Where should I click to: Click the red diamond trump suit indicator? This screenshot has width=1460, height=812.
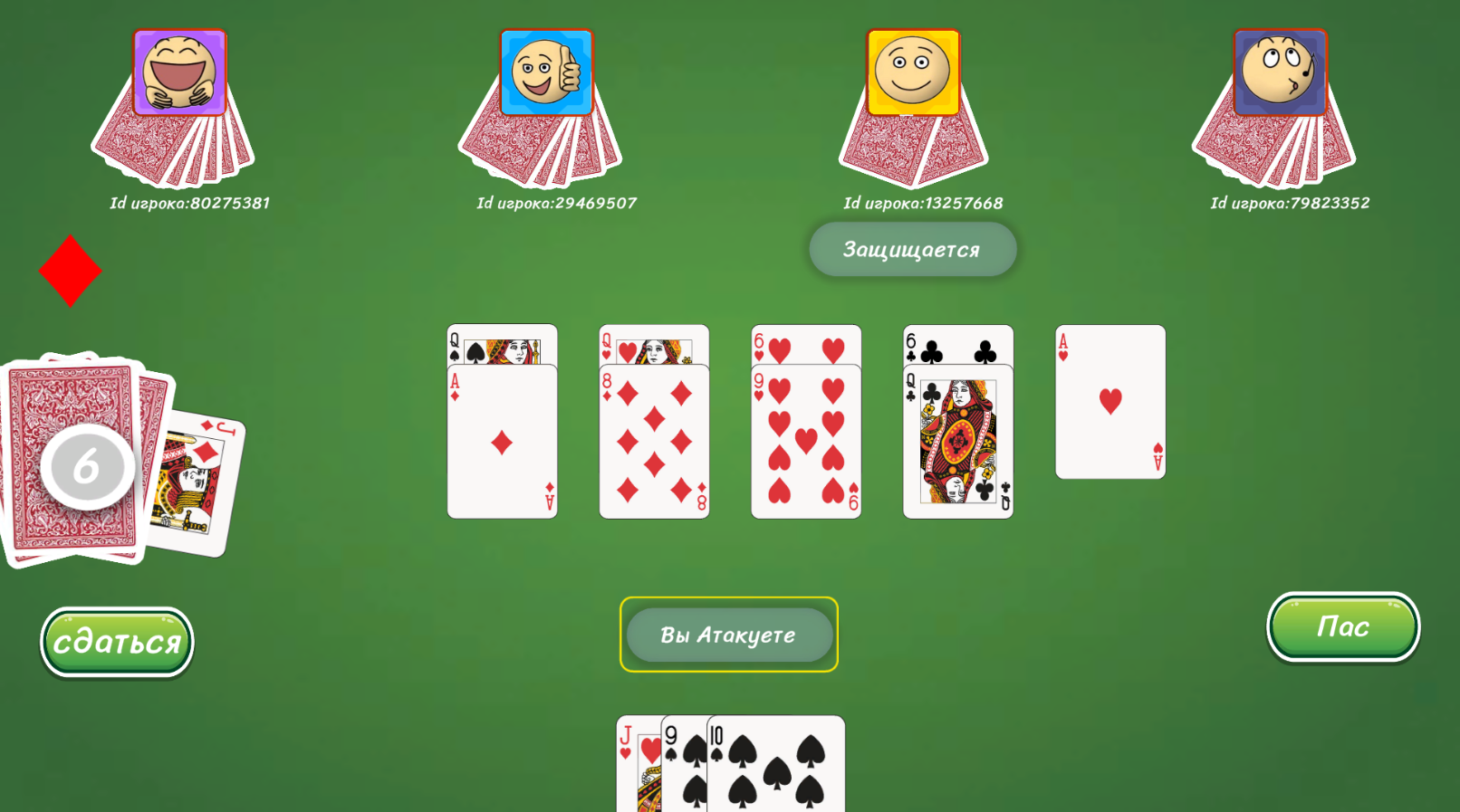coord(71,270)
